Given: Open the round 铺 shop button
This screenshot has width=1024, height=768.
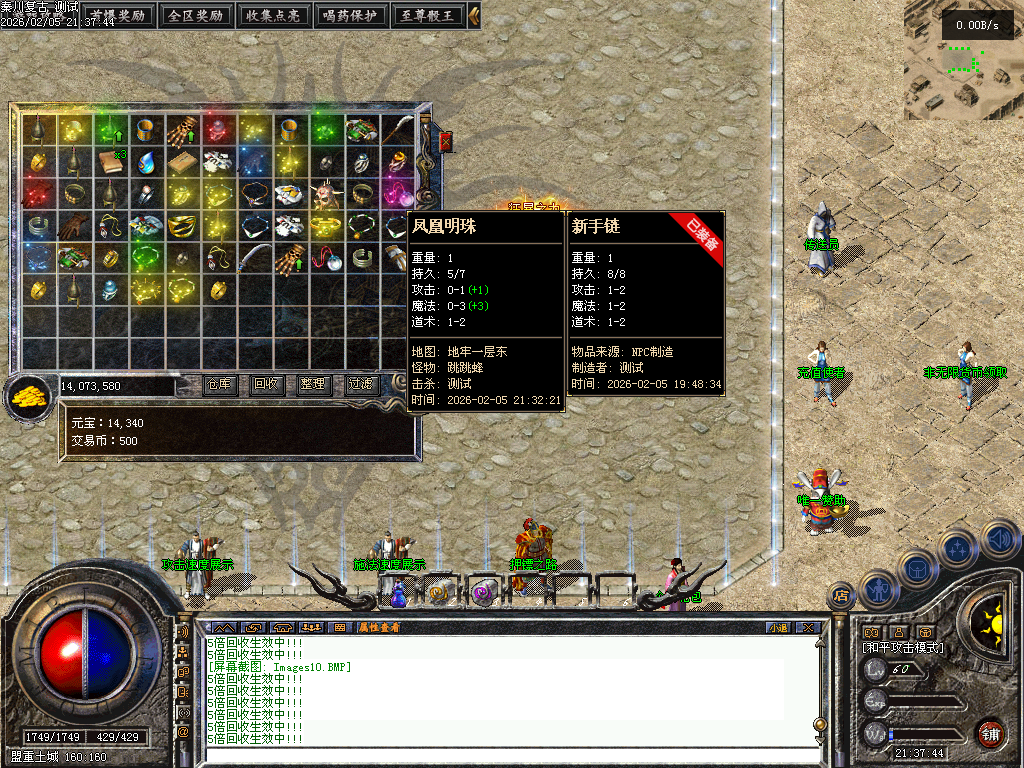Looking at the screenshot, I should pyautogui.click(x=990, y=733).
